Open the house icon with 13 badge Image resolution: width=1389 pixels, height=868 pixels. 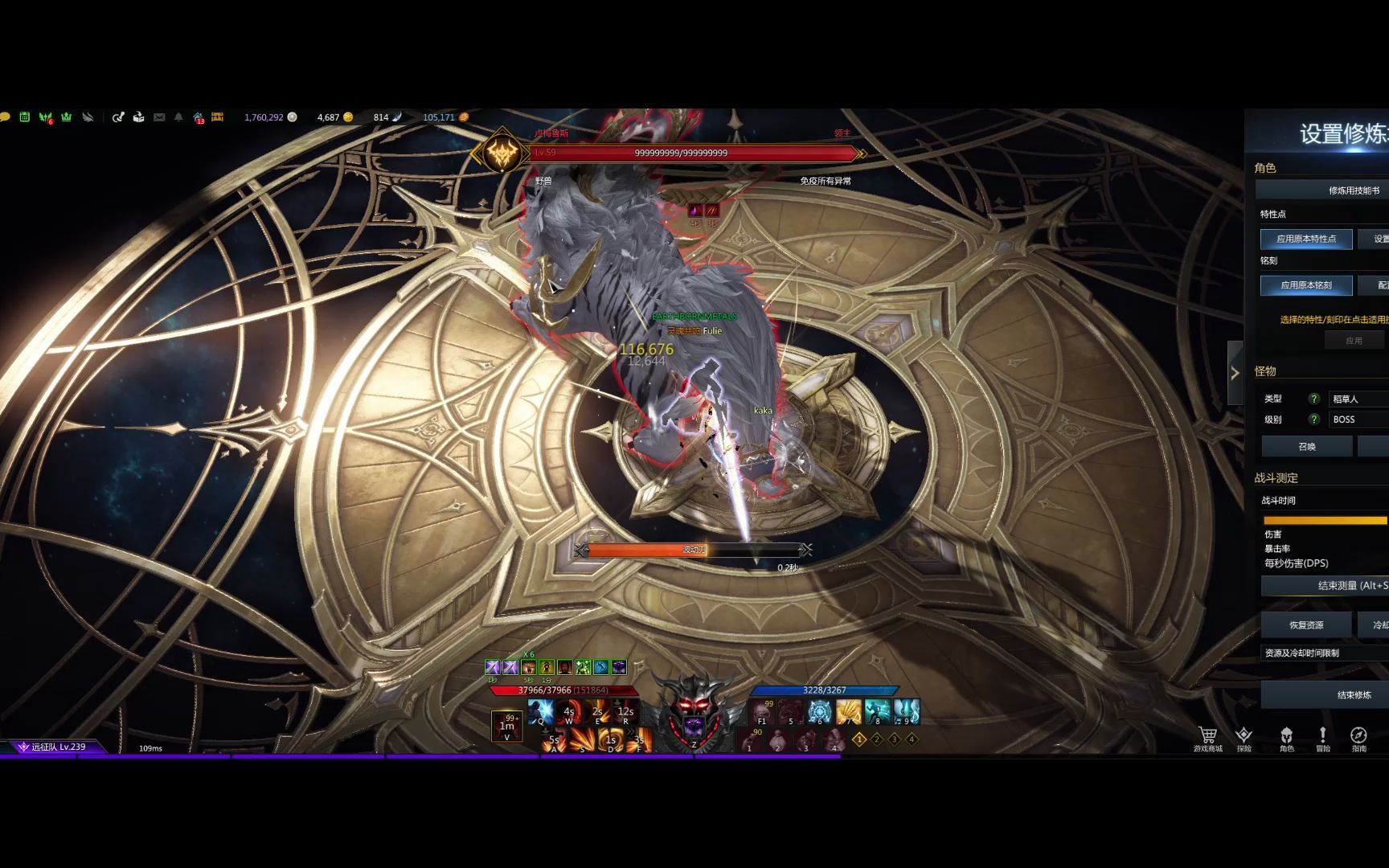pyautogui.click(x=199, y=118)
